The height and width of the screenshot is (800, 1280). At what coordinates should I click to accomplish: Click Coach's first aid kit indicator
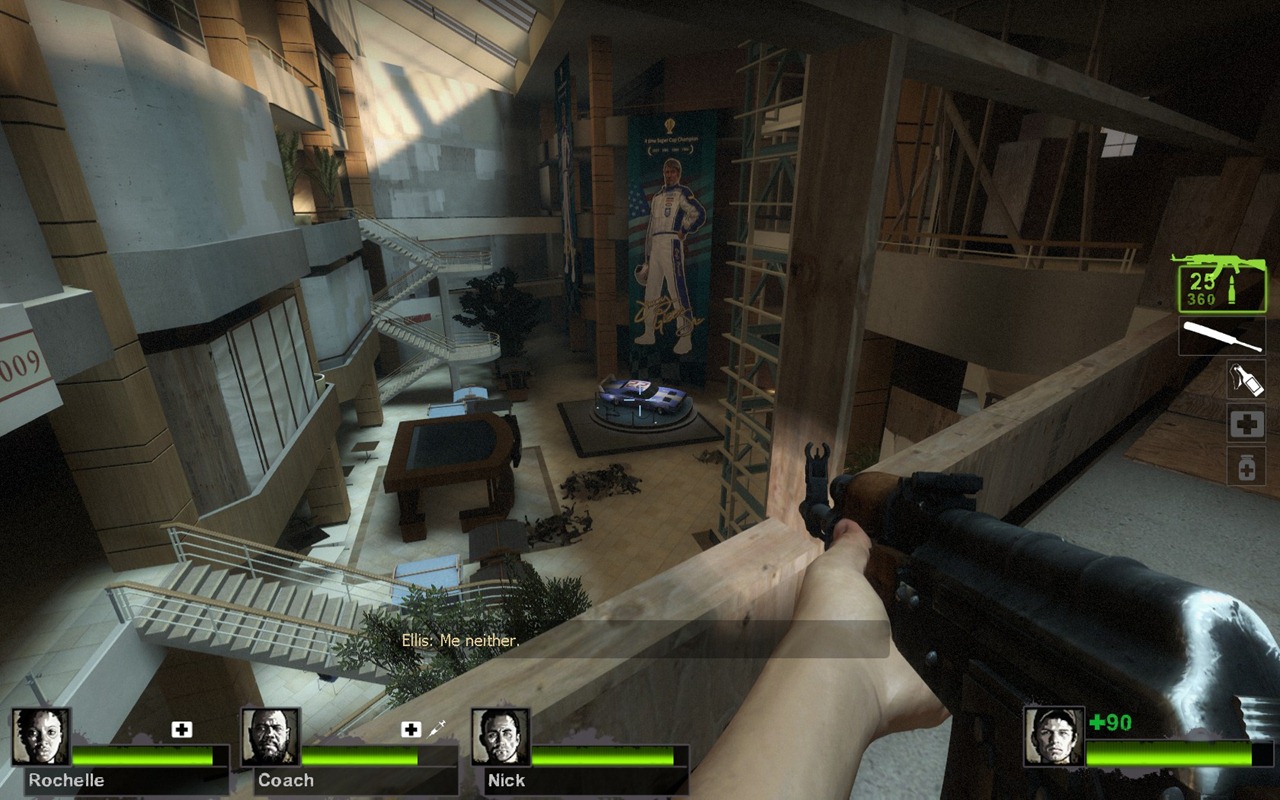[x=411, y=730]
